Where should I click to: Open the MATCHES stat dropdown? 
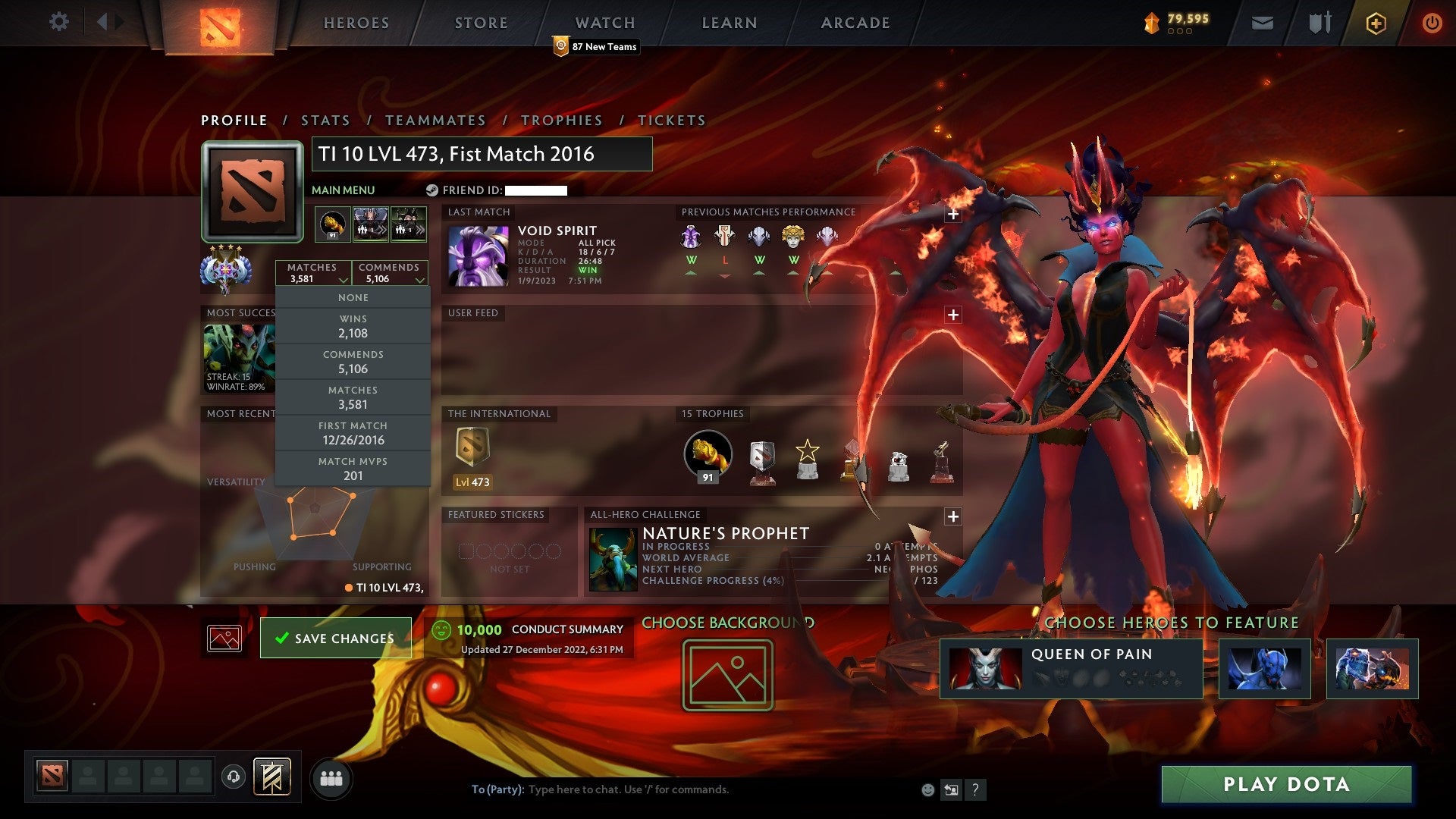coord(313,273)
